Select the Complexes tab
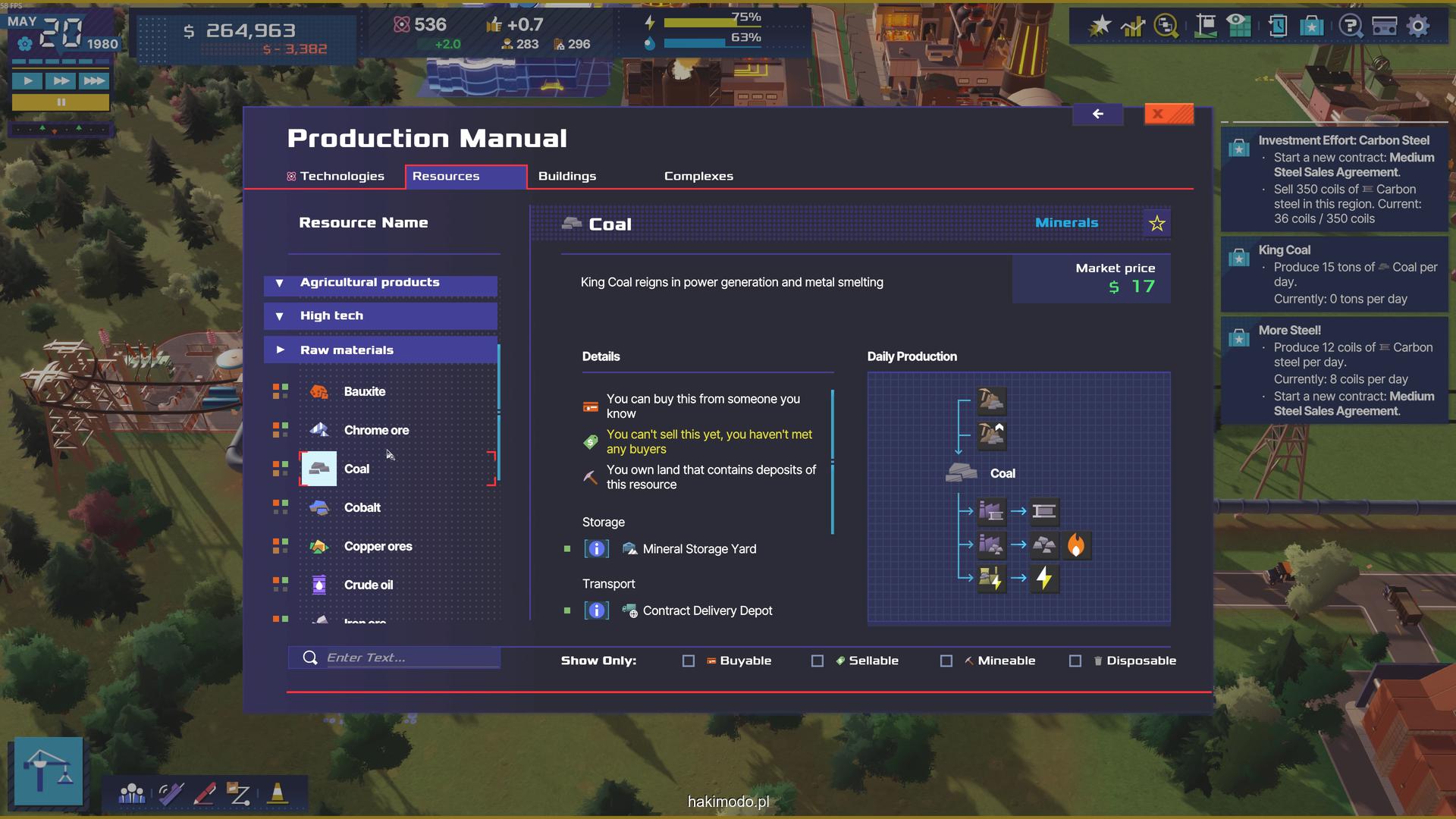Screen dimensions: 1456x819 pyautogui.click(x=698, y=176)
